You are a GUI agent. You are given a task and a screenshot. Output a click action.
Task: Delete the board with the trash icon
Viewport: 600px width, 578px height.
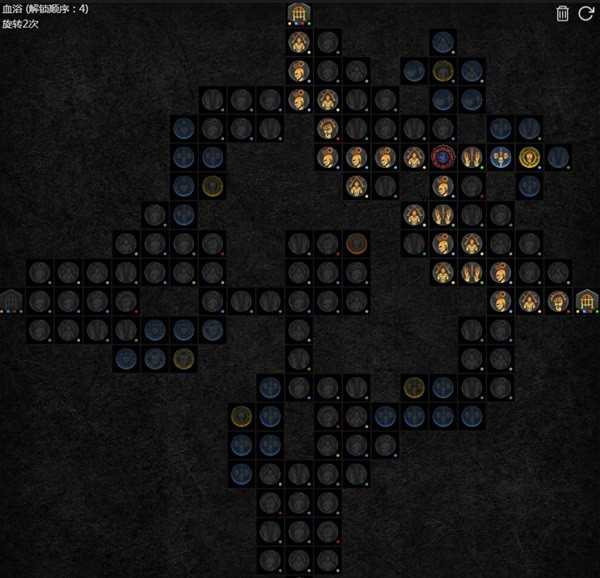(x=563, y=13)
